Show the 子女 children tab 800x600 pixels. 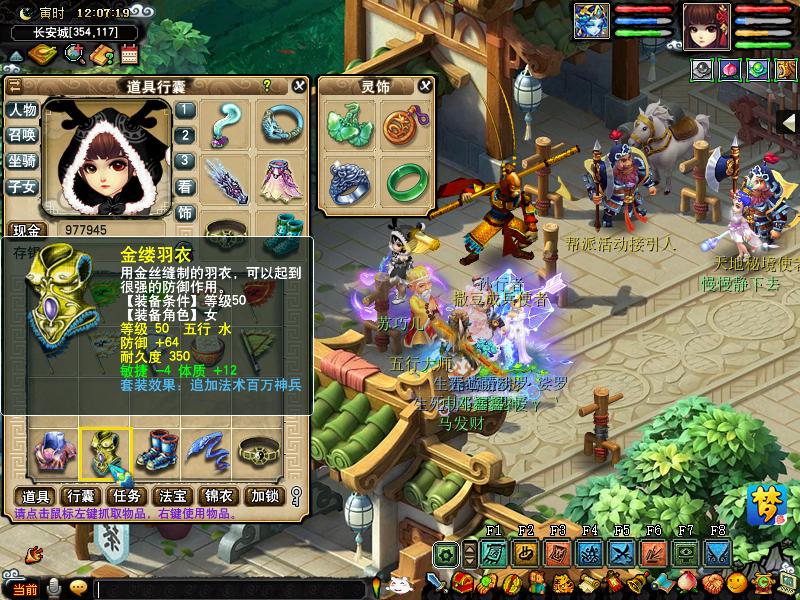click(x=22, y=187)
